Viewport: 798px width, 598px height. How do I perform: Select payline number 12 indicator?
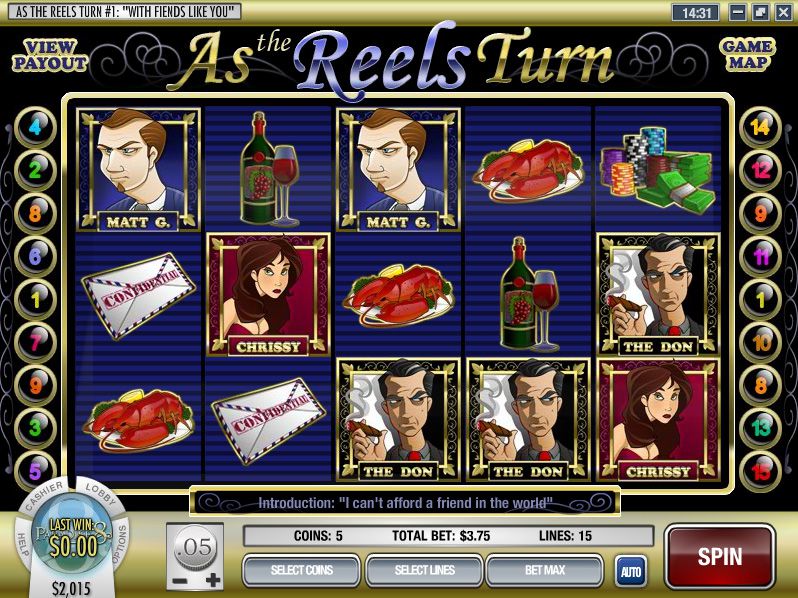[761, 171]
